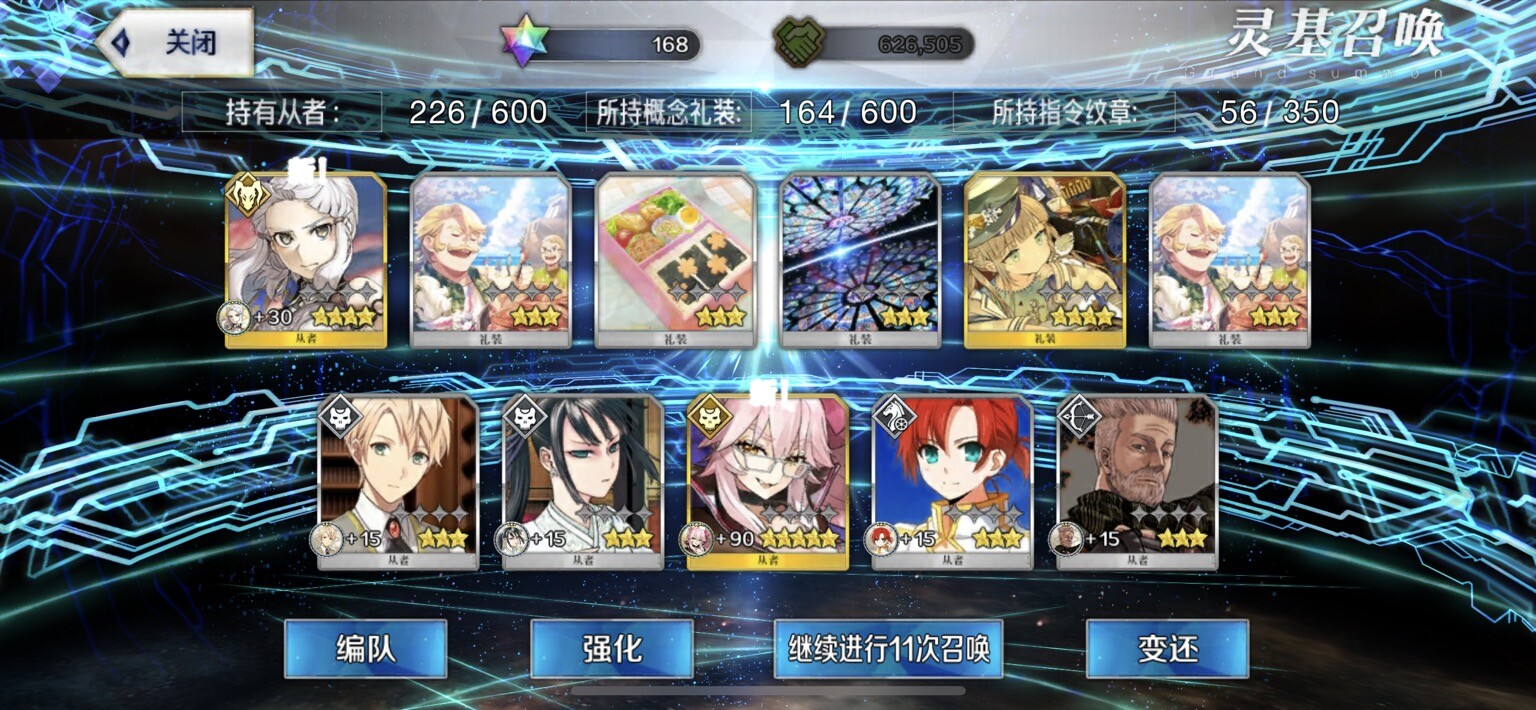
Task: View the blonde girl with green hat card
Action: (x=1045, y=260)
